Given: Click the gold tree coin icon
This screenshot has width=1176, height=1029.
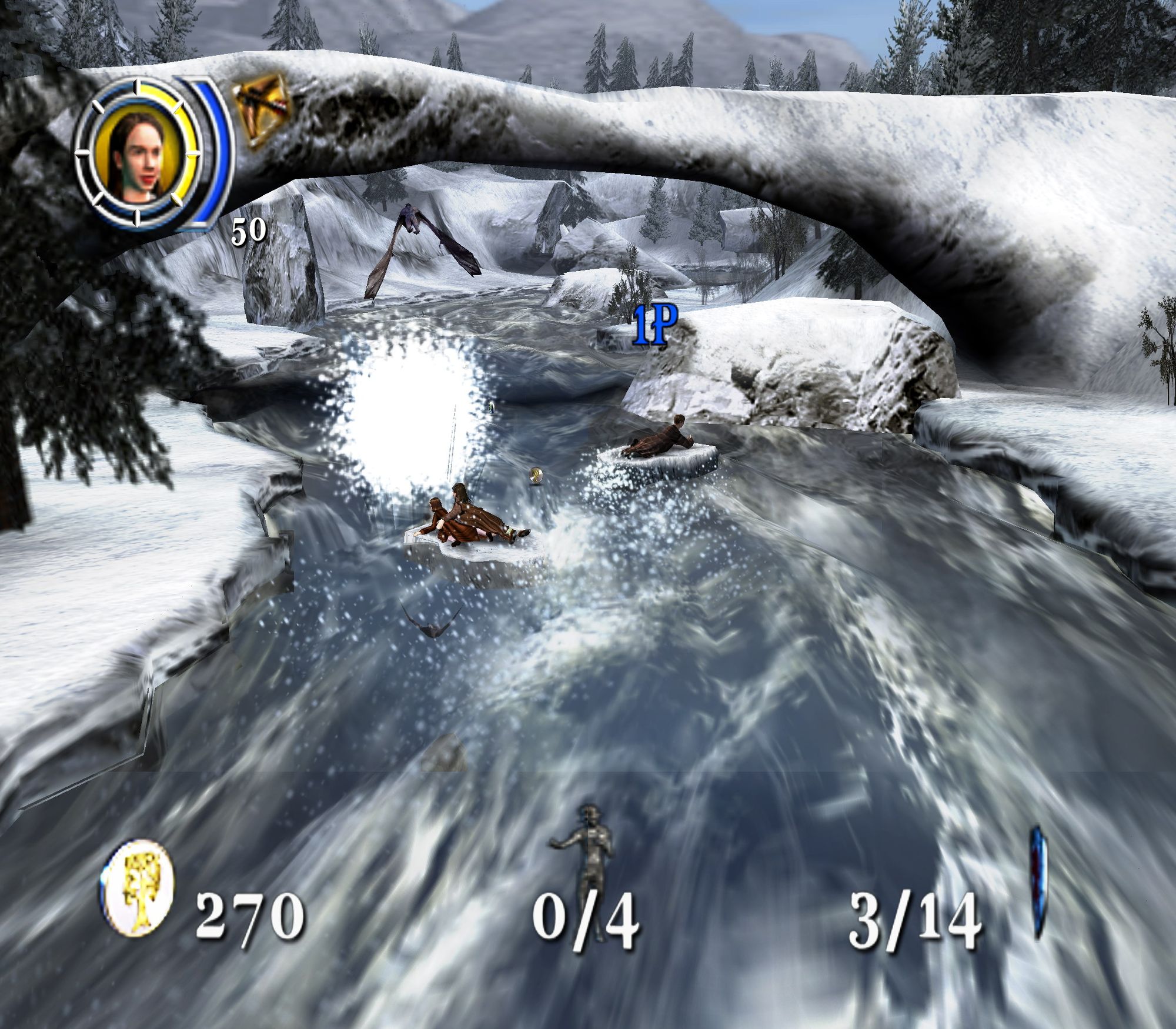Looking at the screenshot, I should coord(139,889).
